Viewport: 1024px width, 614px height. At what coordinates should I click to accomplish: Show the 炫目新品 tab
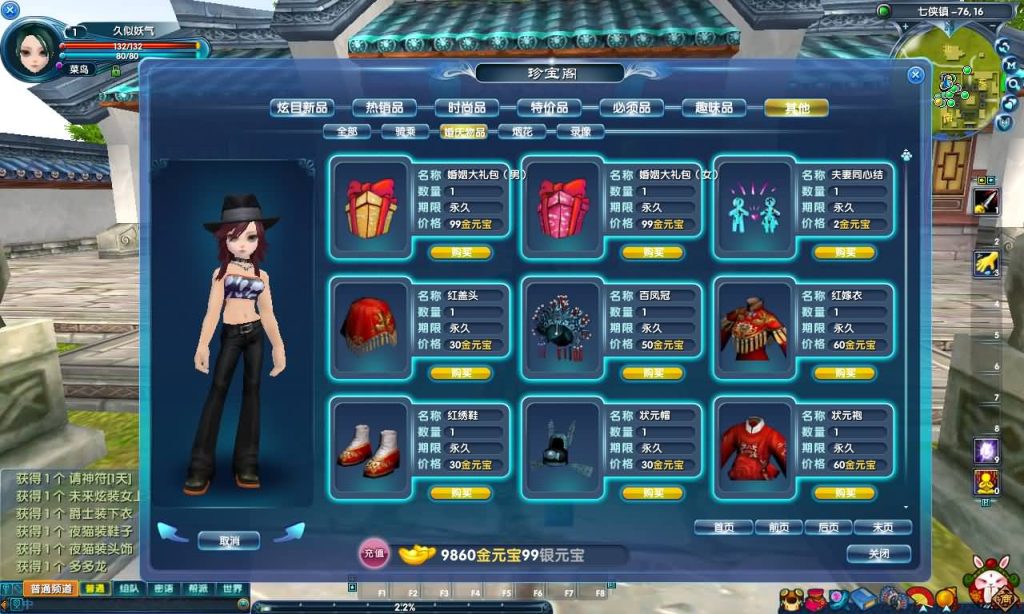[302, 108]
